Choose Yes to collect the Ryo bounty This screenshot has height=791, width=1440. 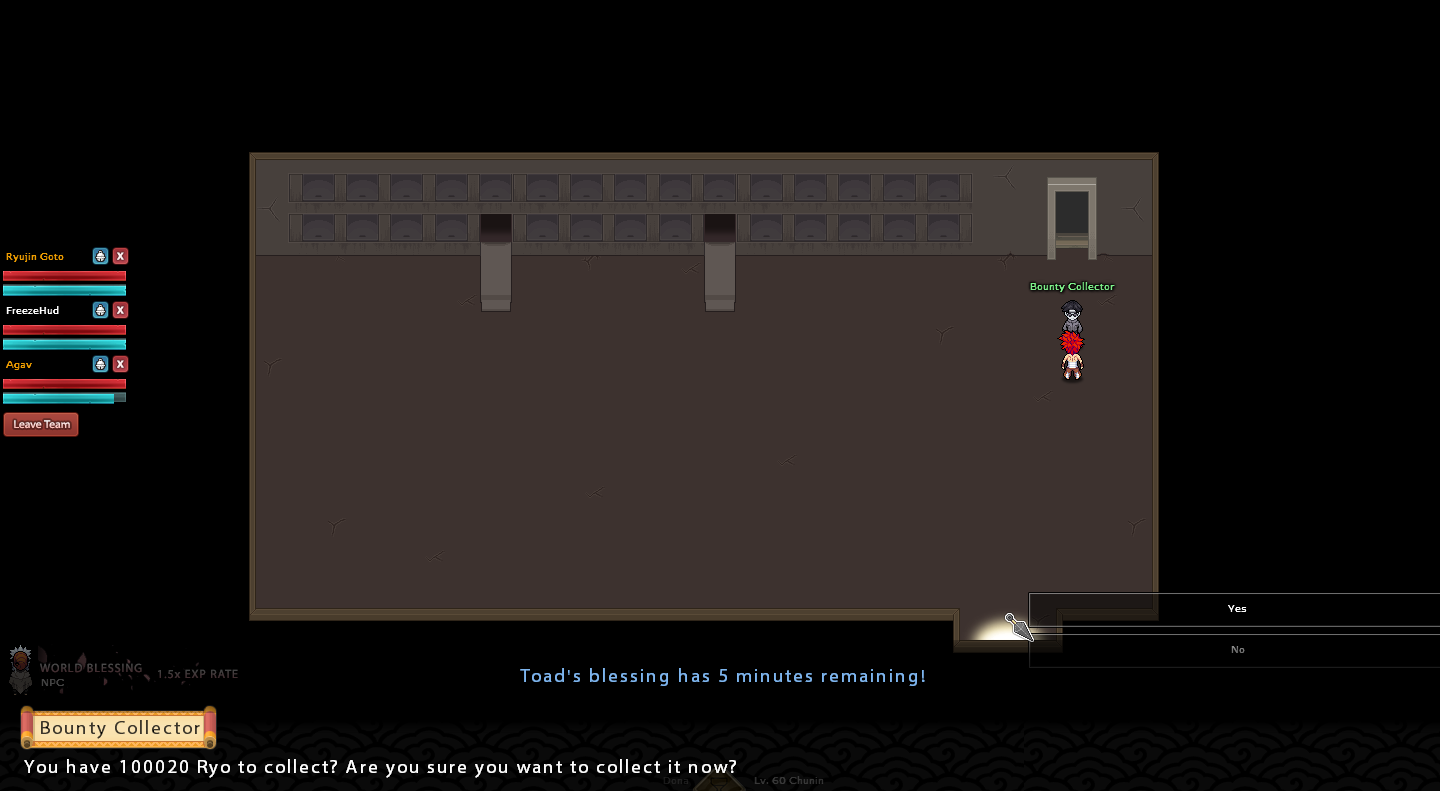pos(1236,609)
